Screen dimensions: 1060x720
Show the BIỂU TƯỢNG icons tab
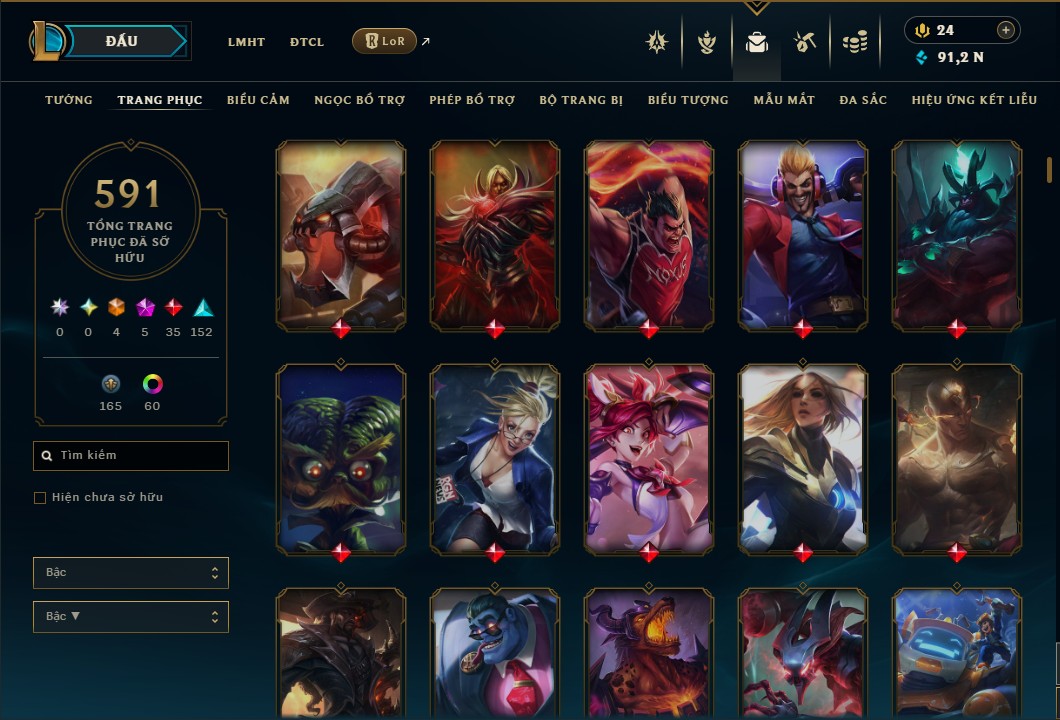[x=688, y=100]
